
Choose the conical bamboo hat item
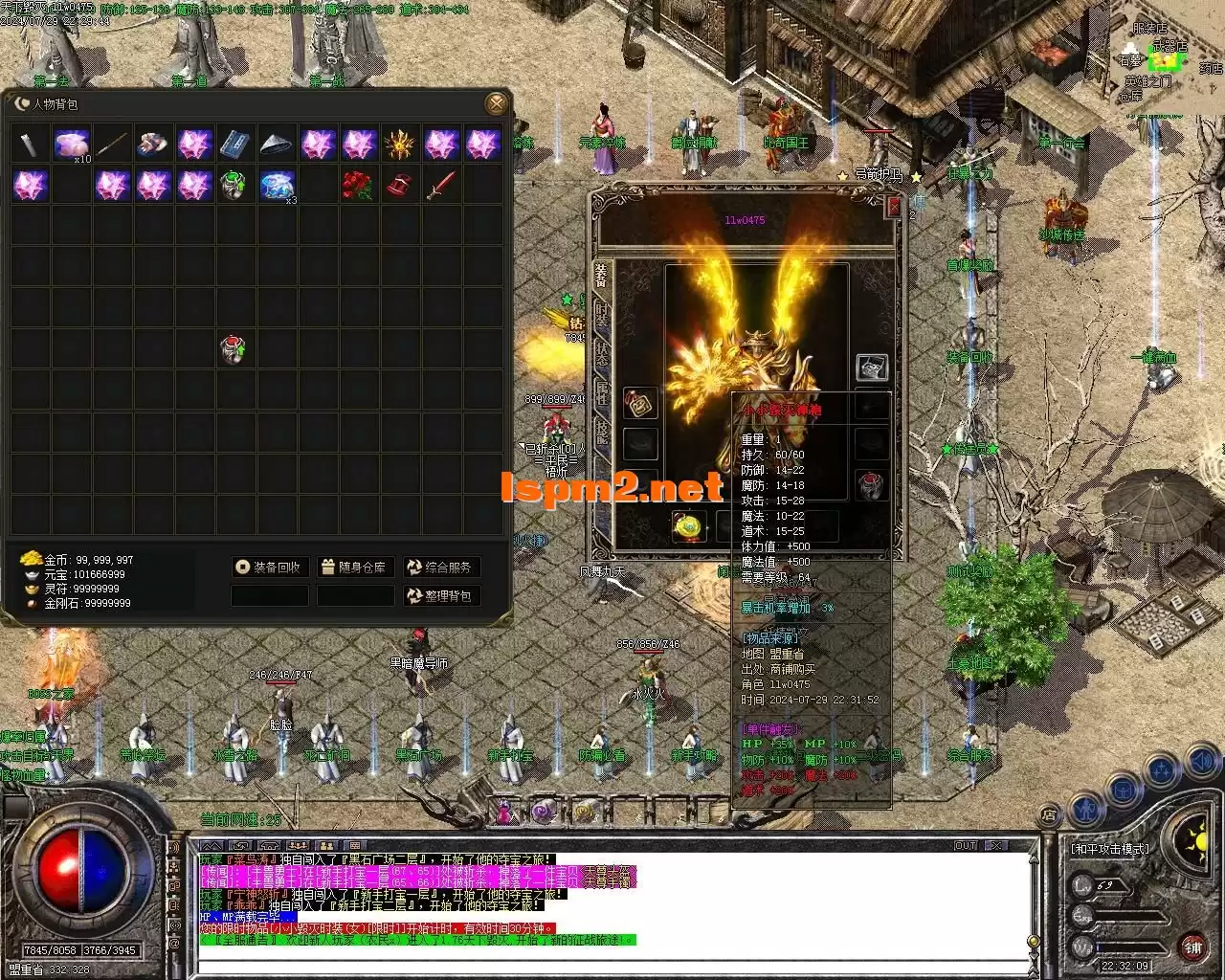click(277, 145)
